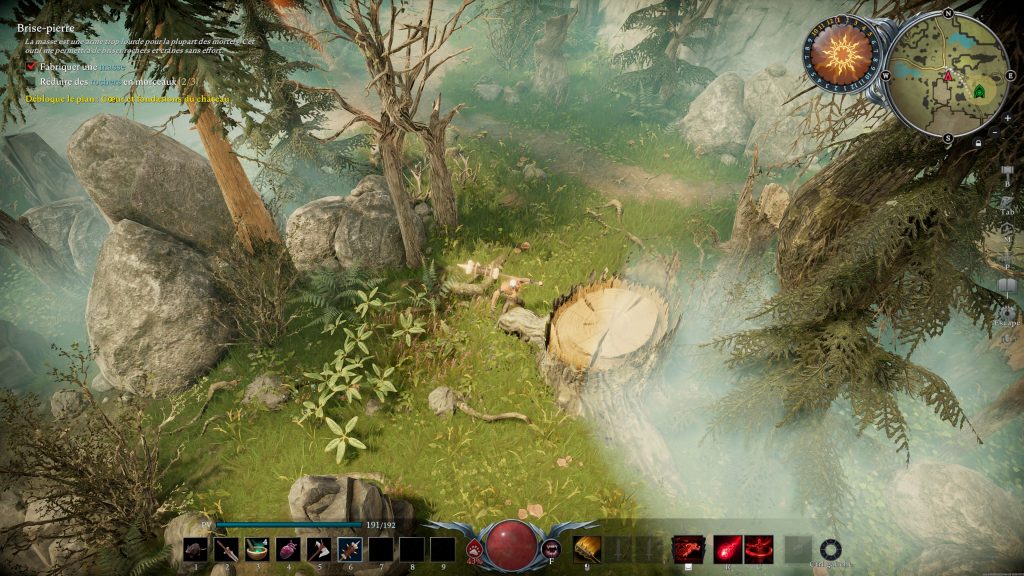1024x576 pixels.
Task: Select the pink potion hotbar slot
Action: point(288,549)
